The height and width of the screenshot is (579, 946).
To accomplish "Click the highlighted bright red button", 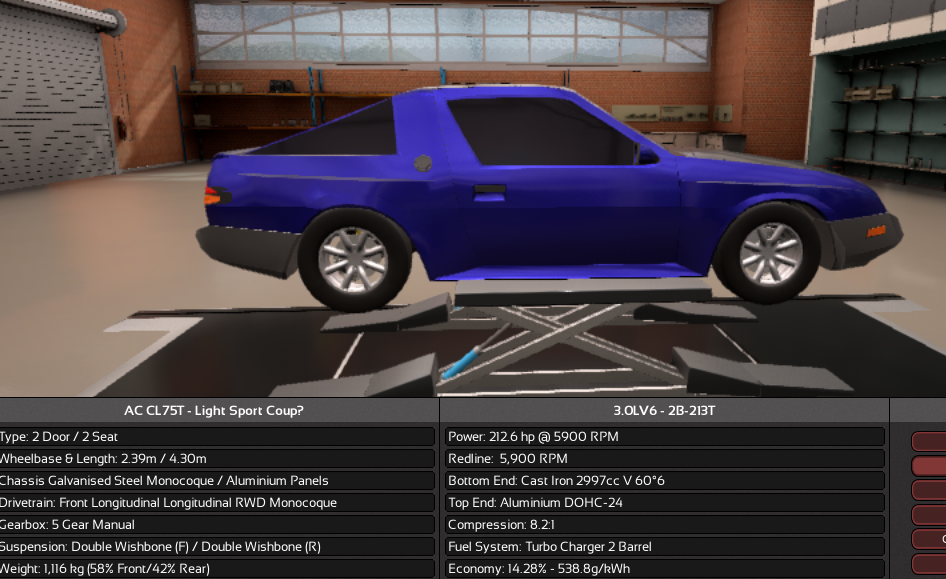I will point(930,466).
